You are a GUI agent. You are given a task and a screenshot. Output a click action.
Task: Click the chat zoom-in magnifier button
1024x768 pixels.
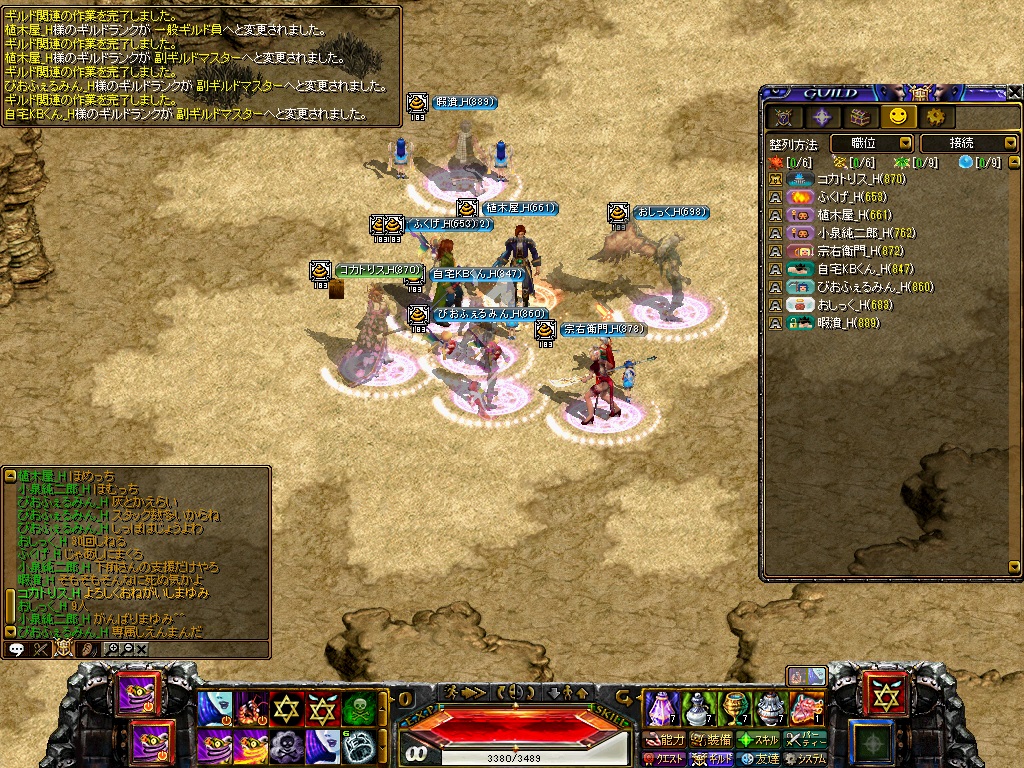pyautogui.click(x=112, y=649)
